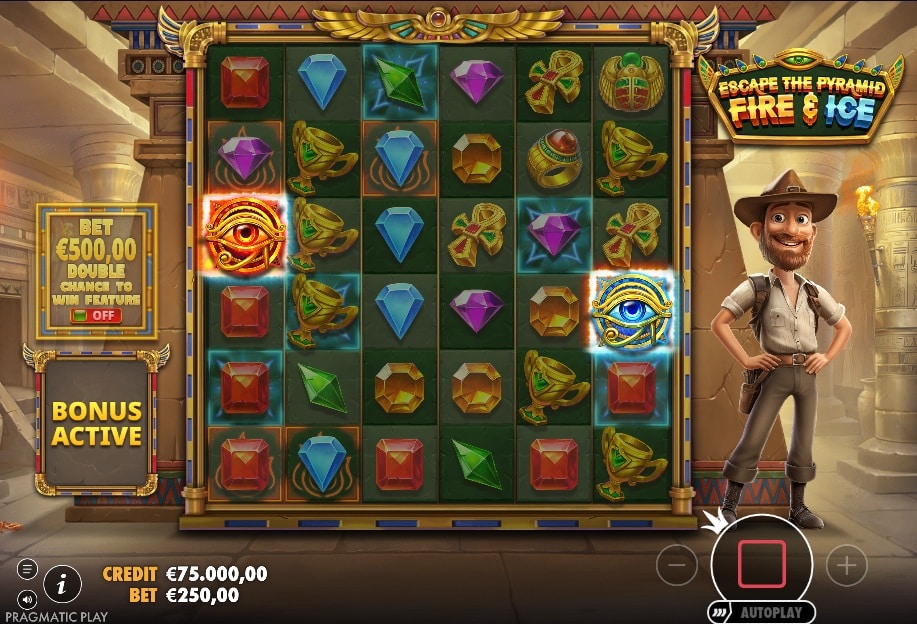917x624 pixels.
Task: Decrease the bet with the minus button
Action: (x=677, y=566)
